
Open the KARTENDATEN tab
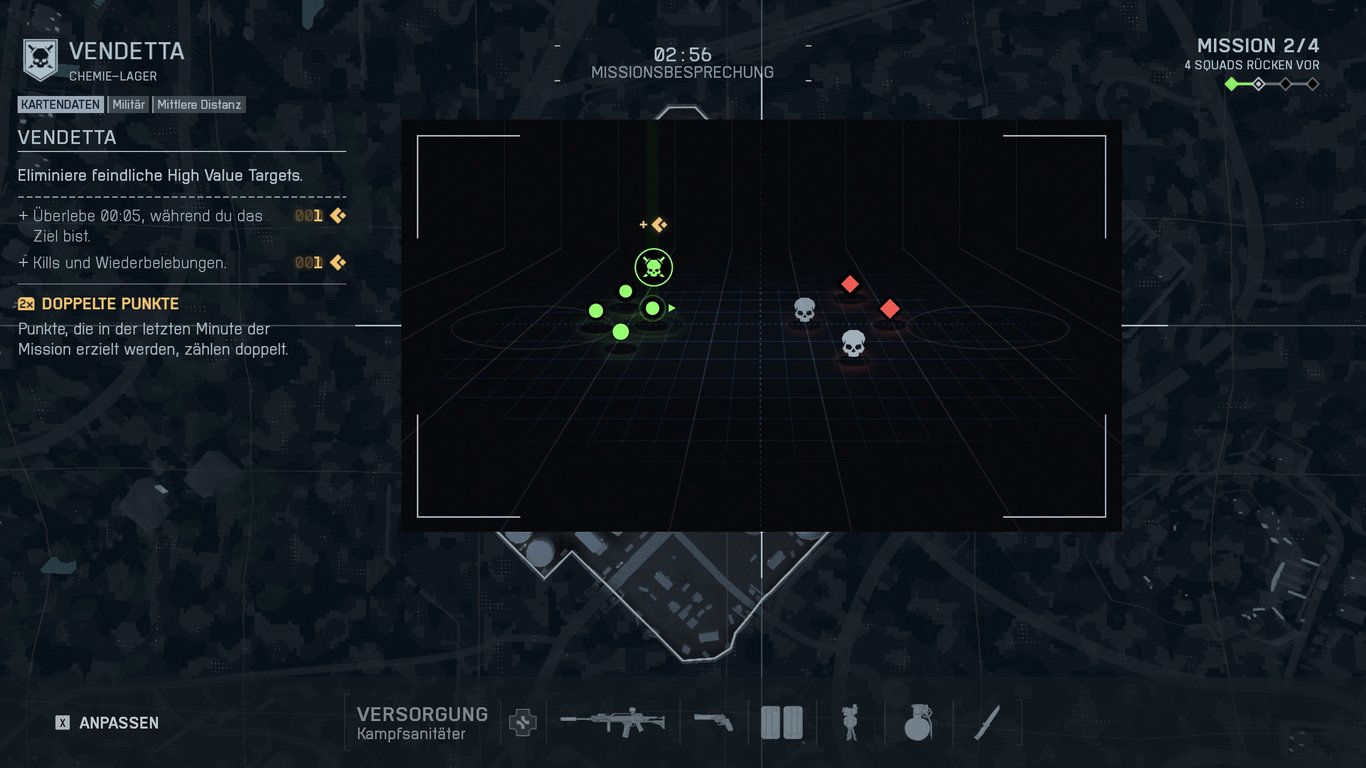61,104
